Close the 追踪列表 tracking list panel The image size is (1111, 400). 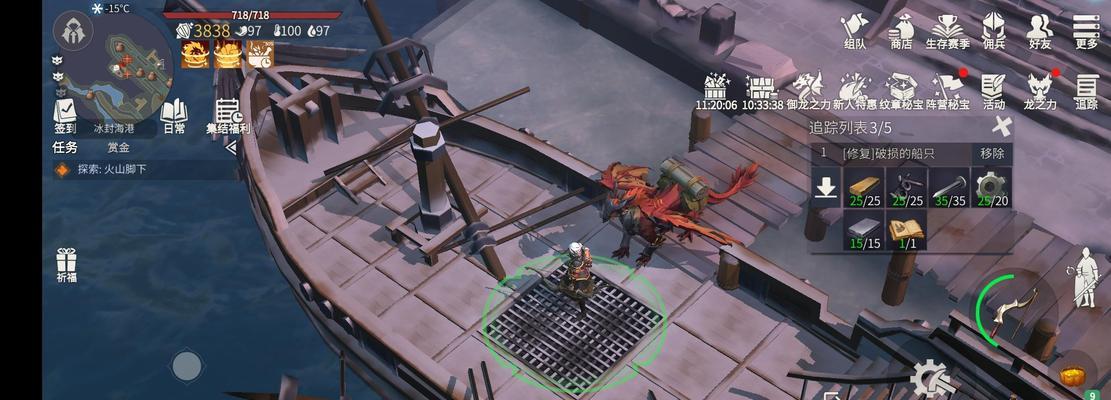[x=1001, y=126]
